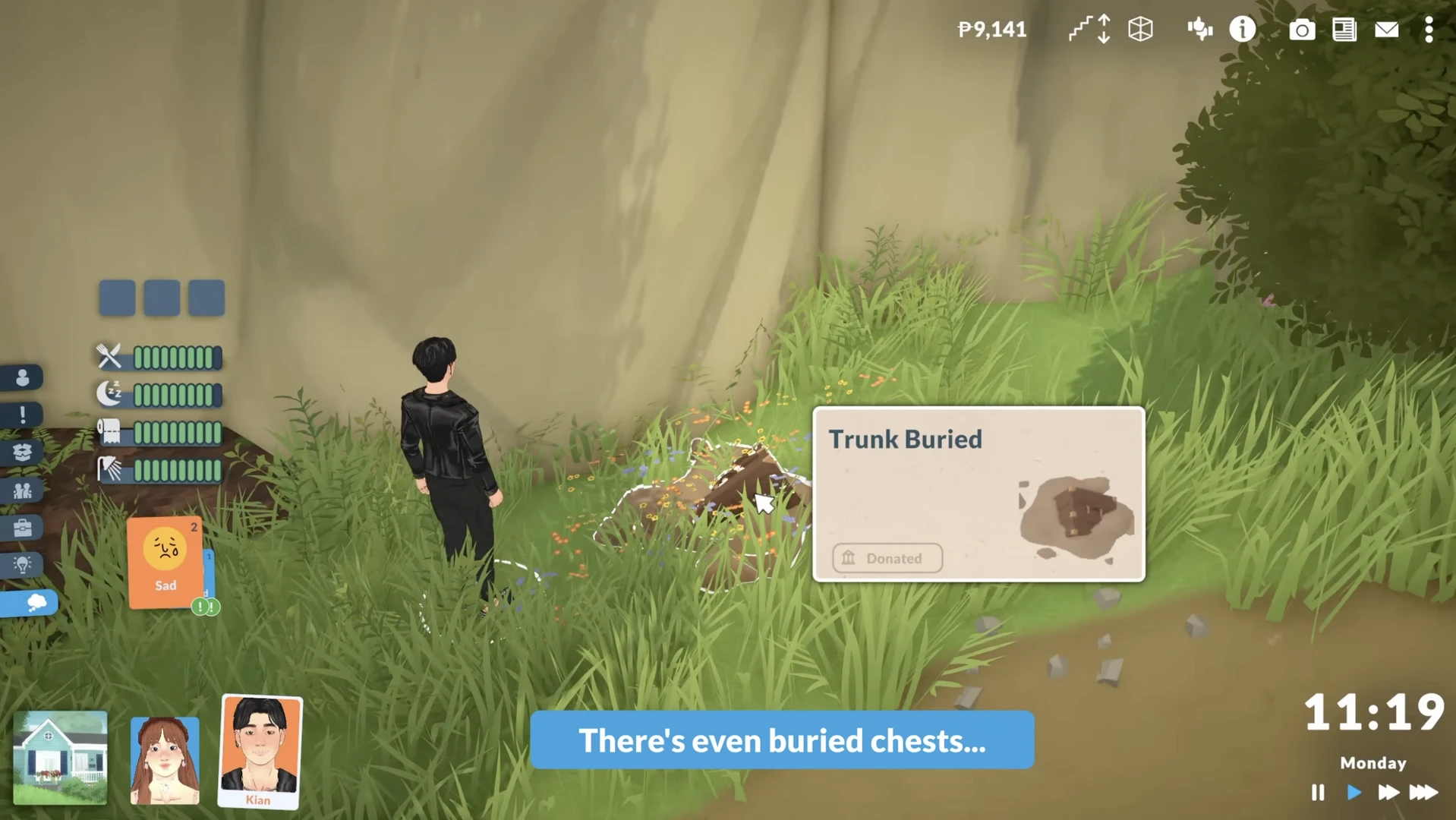This screenshot has height=820, width=1456.
Task: Show the two-people relationships tab
Action: click(x=22, y=490)
